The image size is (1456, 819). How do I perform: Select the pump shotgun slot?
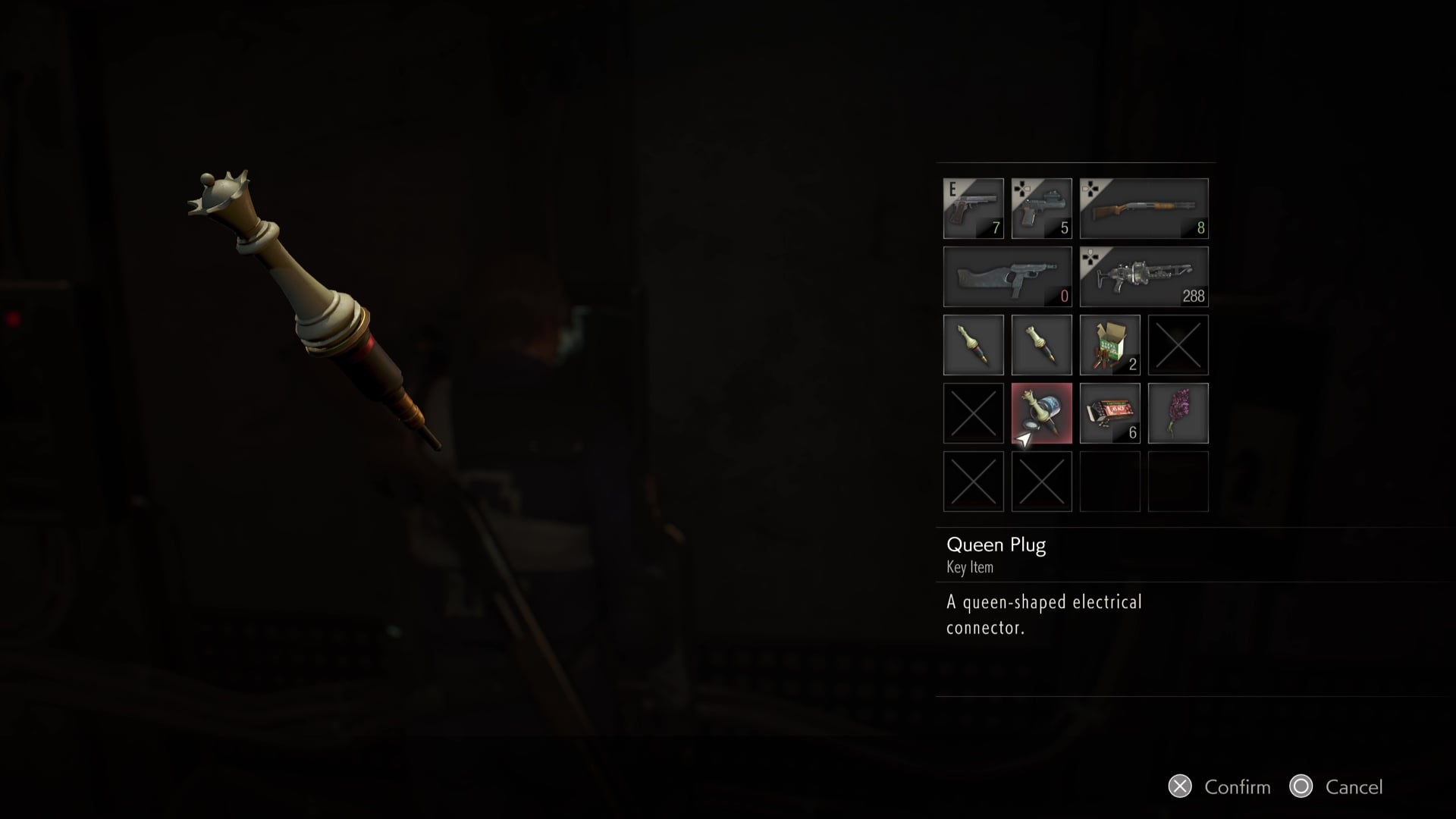(x=1144, y=209)
